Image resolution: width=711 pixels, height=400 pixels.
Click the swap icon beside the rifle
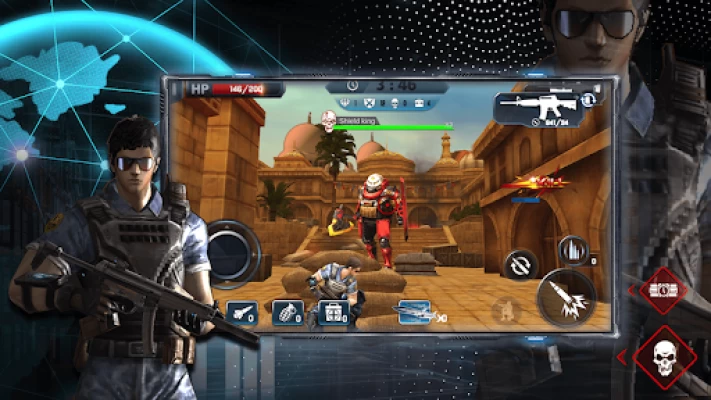[590, 98]
